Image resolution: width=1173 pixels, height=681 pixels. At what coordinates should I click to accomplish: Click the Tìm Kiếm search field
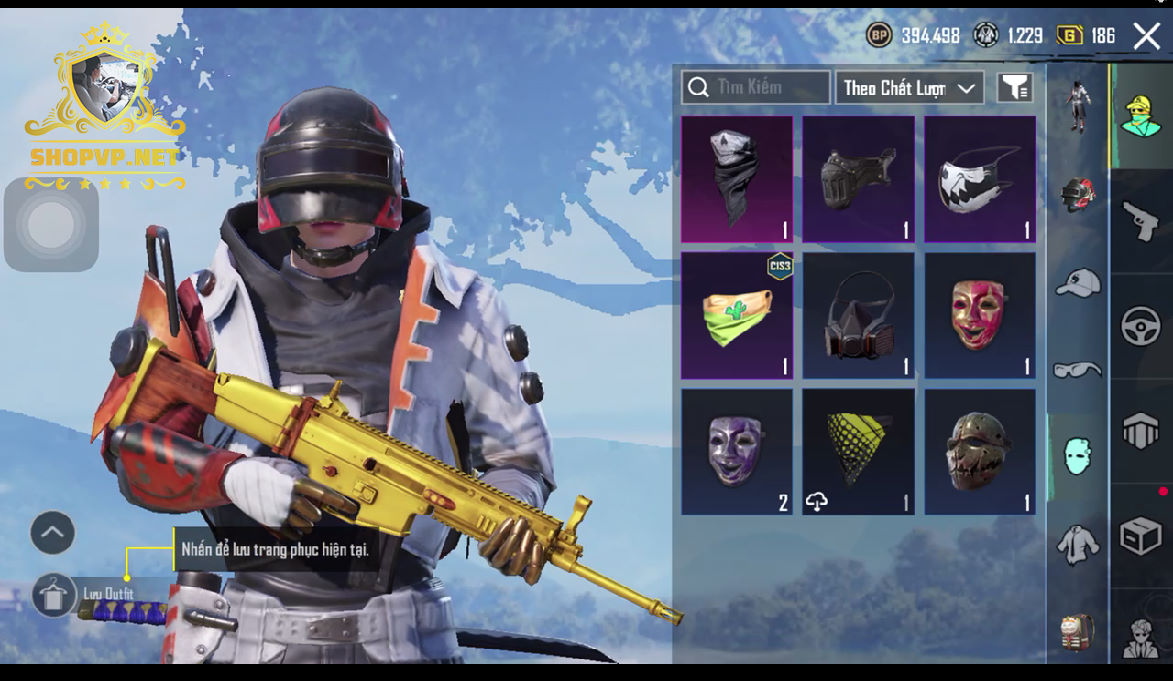(756, 88)
